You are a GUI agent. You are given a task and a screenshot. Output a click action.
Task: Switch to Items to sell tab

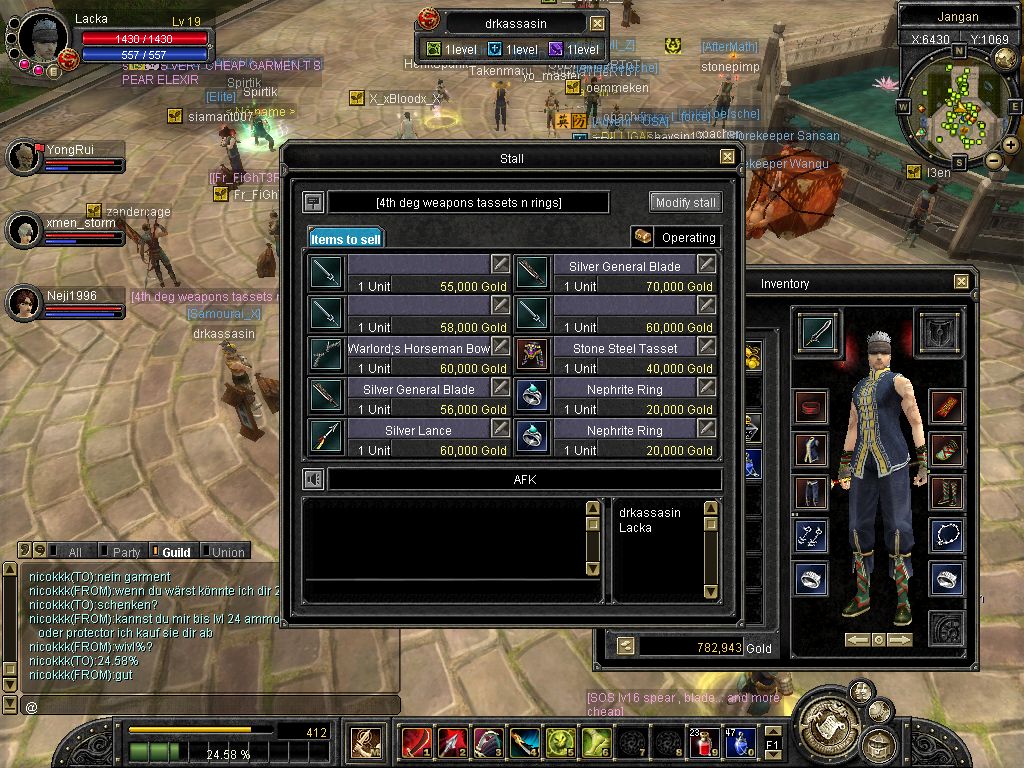click(345, 239)
